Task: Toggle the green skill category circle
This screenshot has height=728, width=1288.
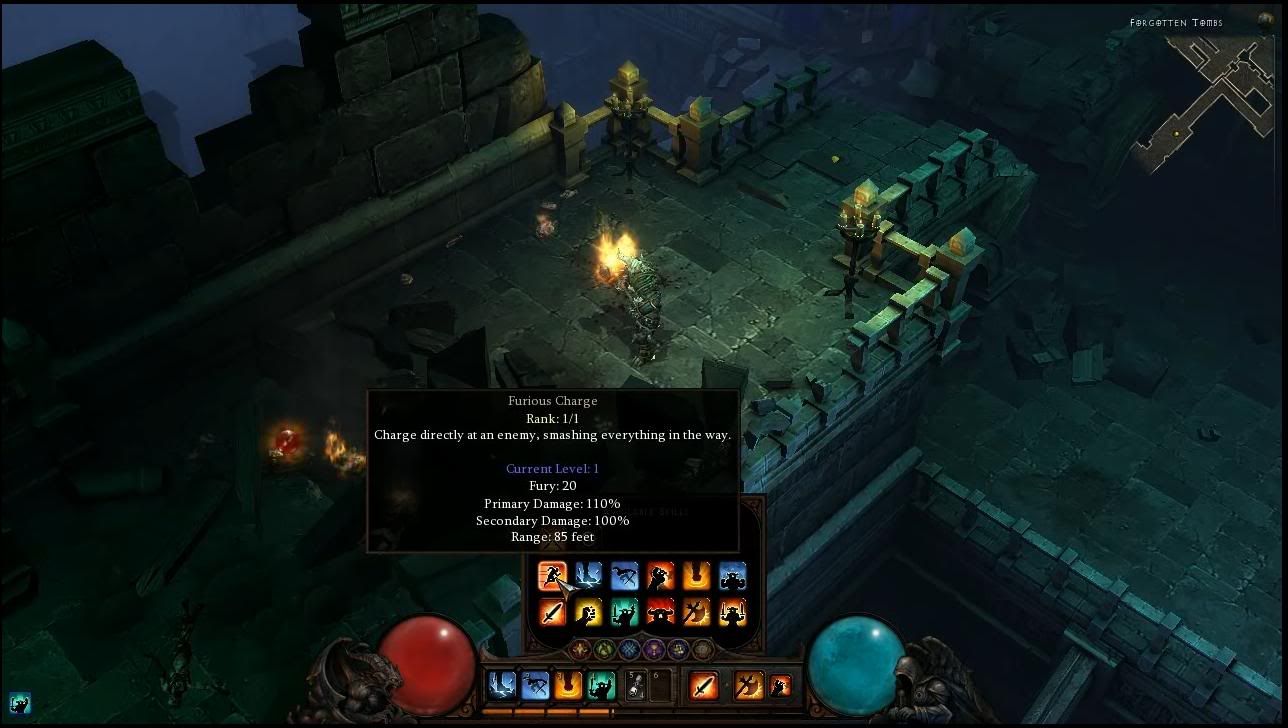Action: (x=604, y=650)
